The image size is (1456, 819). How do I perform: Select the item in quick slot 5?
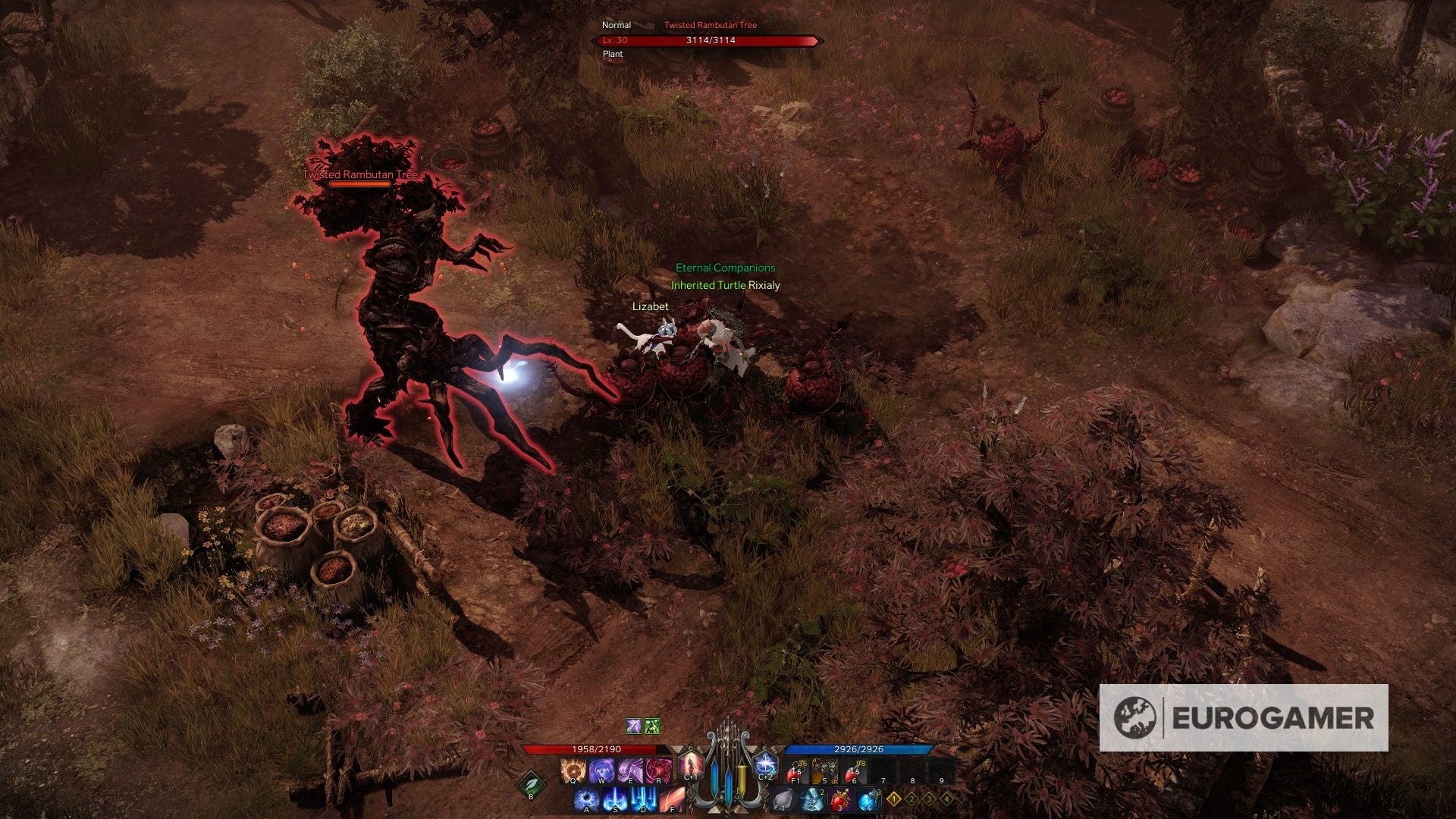(x=825, y=770)
